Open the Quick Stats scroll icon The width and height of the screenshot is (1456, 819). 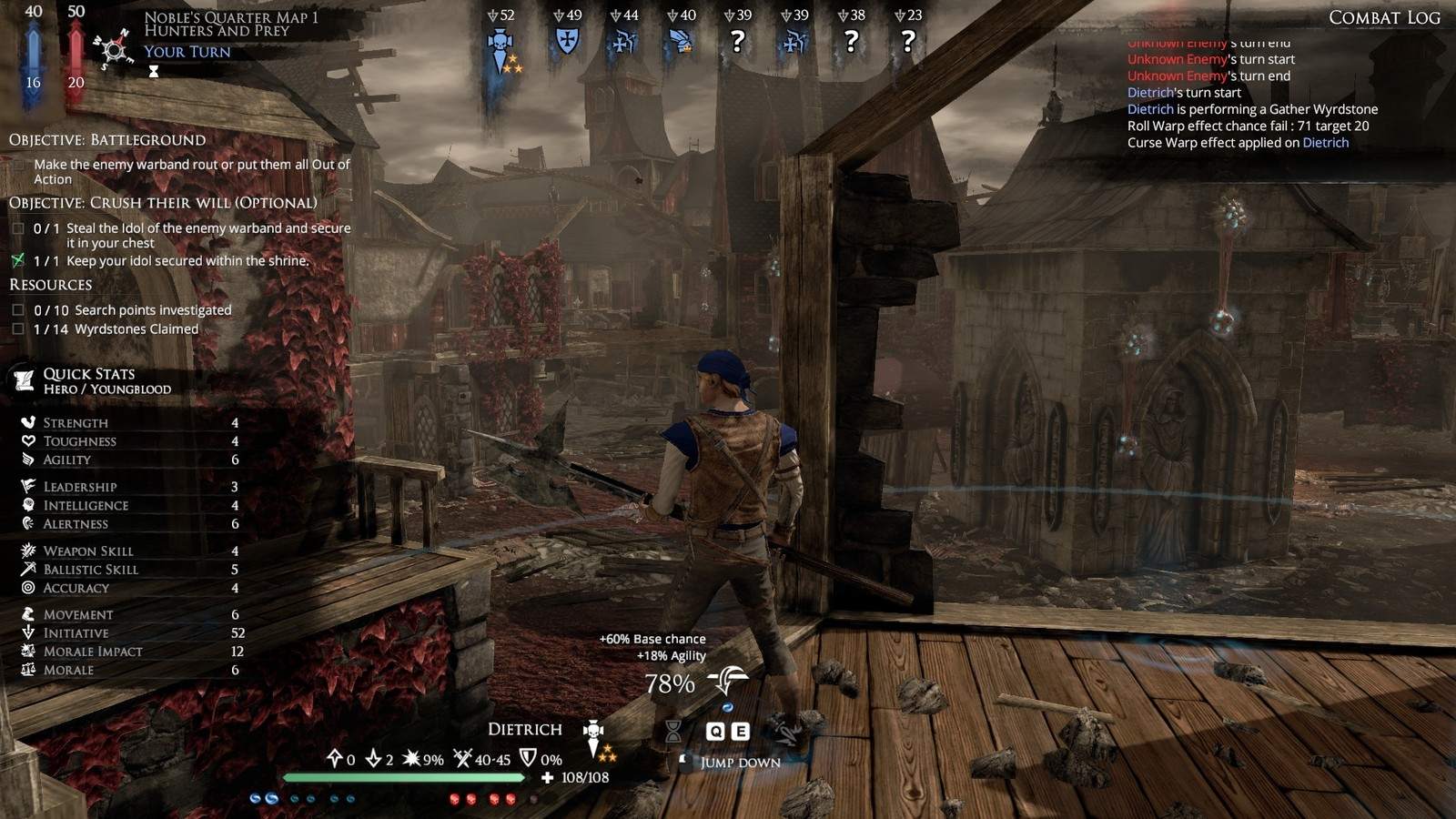24,380
